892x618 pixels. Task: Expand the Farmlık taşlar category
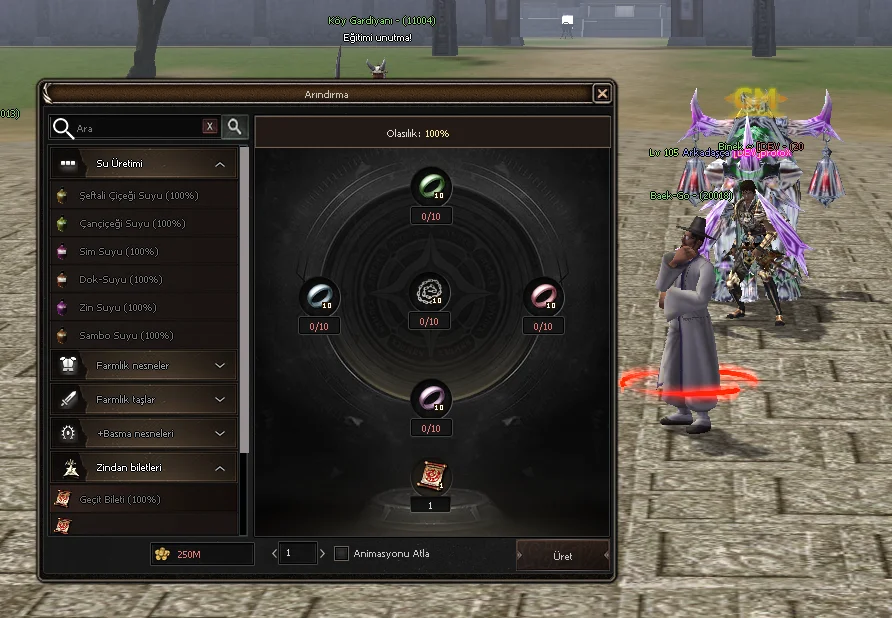point(220,400)
